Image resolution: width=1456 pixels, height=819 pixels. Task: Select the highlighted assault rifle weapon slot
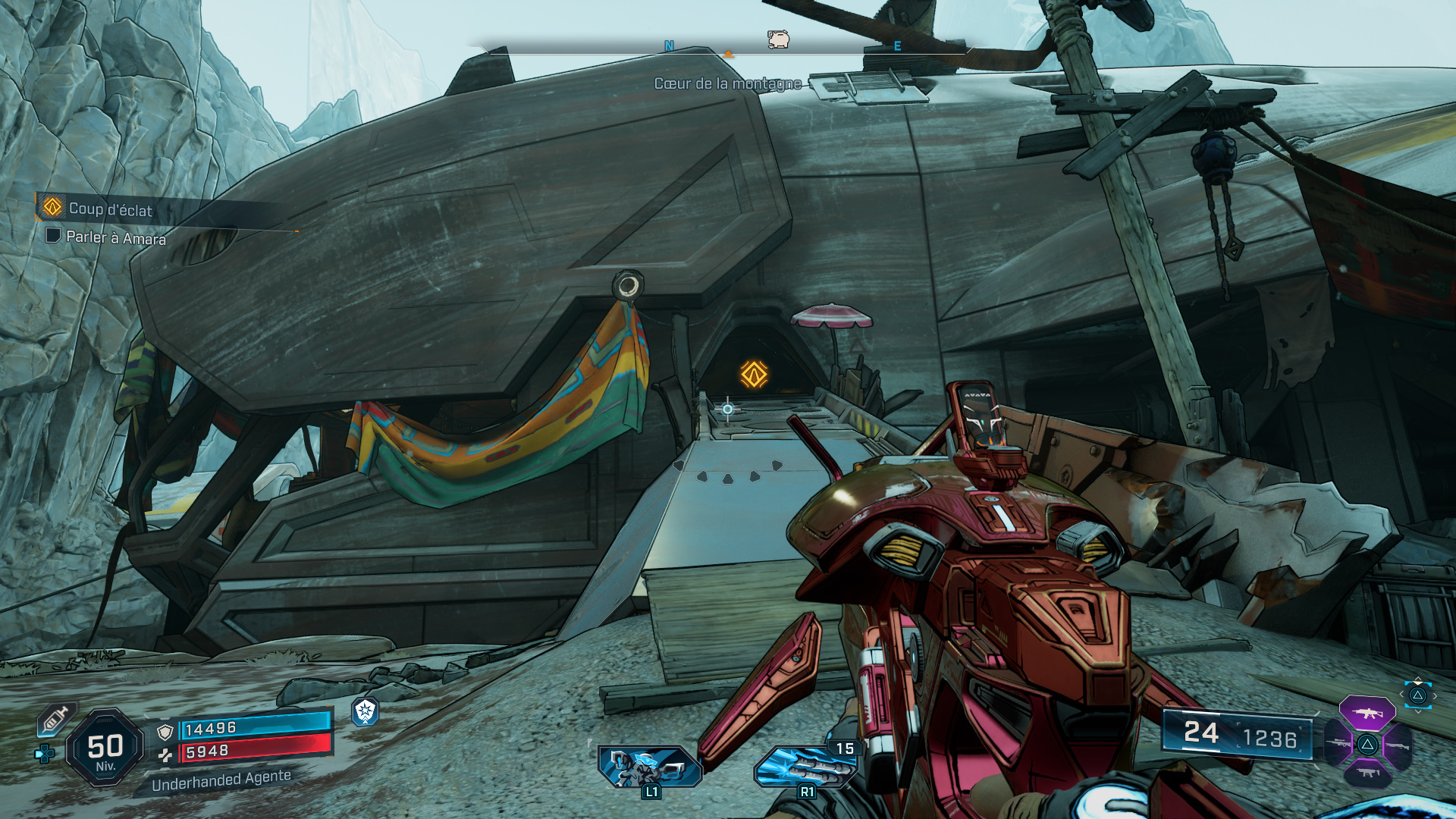1367,713
